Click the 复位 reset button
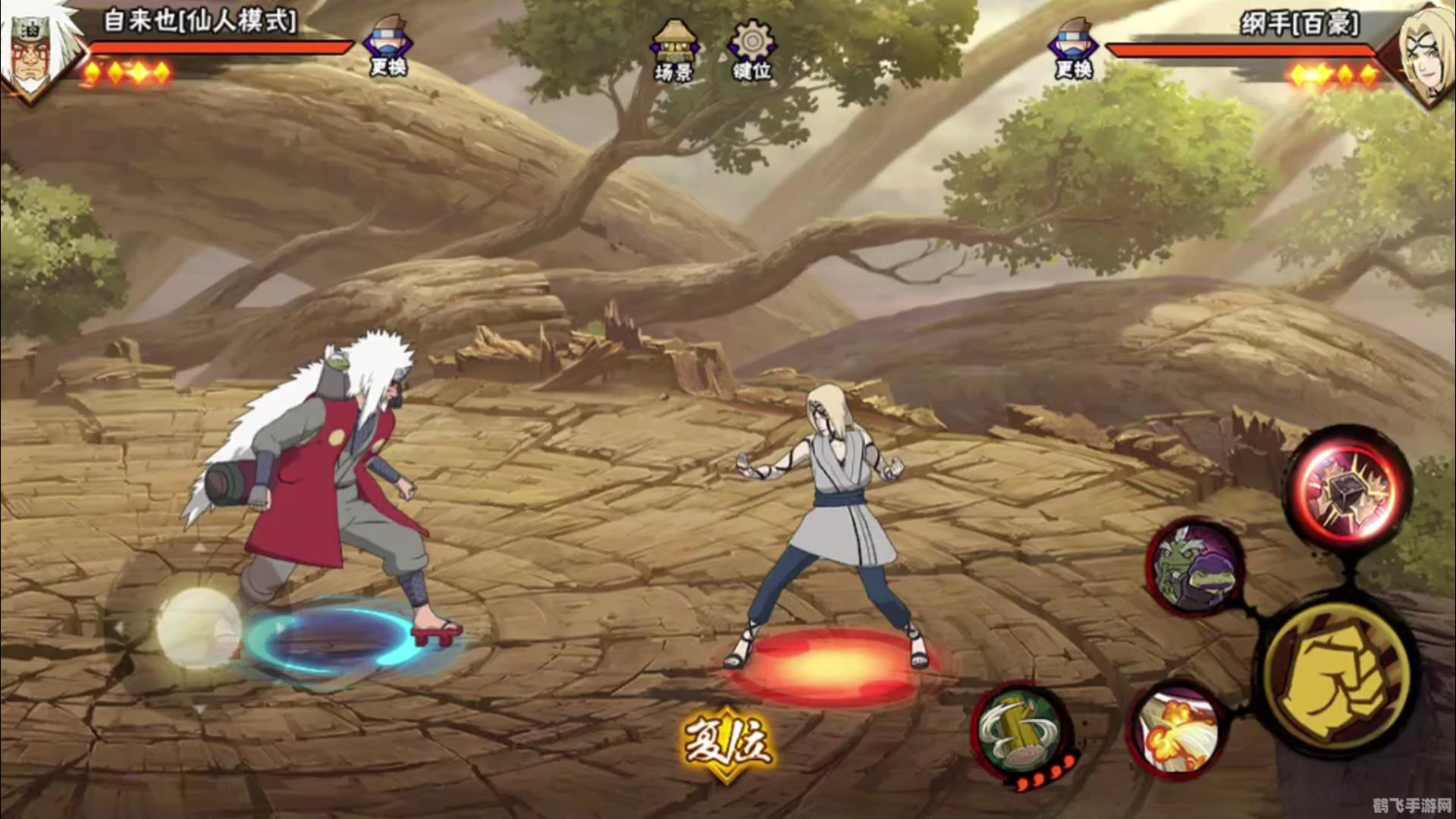The image size is (1456, 819). pyautogui.click(x=728, y=742)
